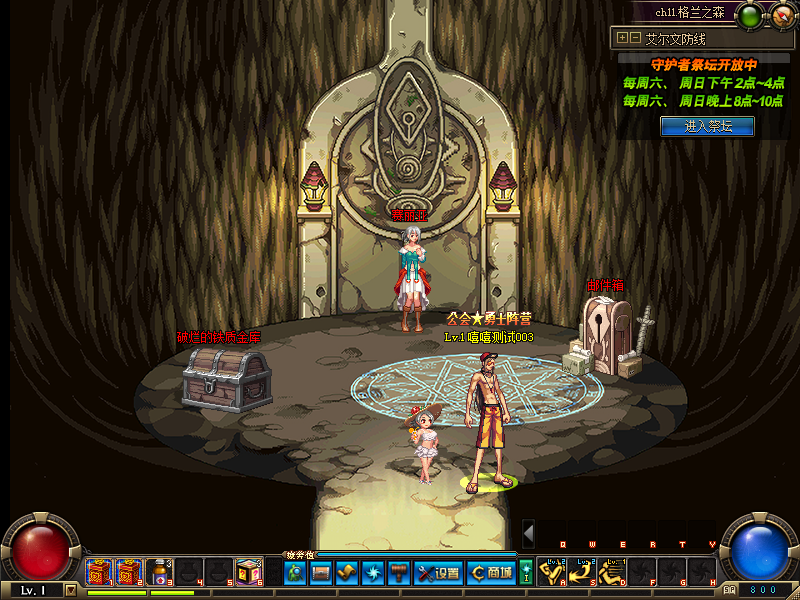Select the question-mark cube in slot 6

(249, 572)
